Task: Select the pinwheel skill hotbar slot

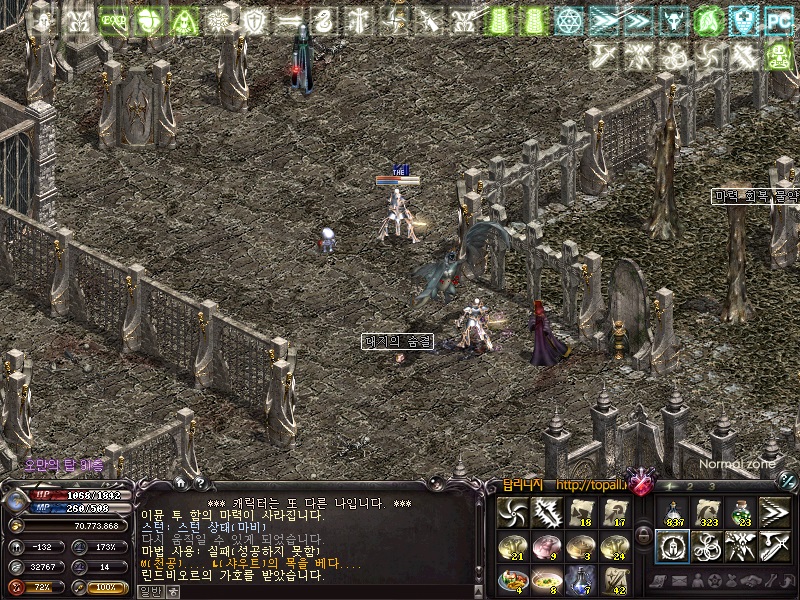Action: point(513,513)
